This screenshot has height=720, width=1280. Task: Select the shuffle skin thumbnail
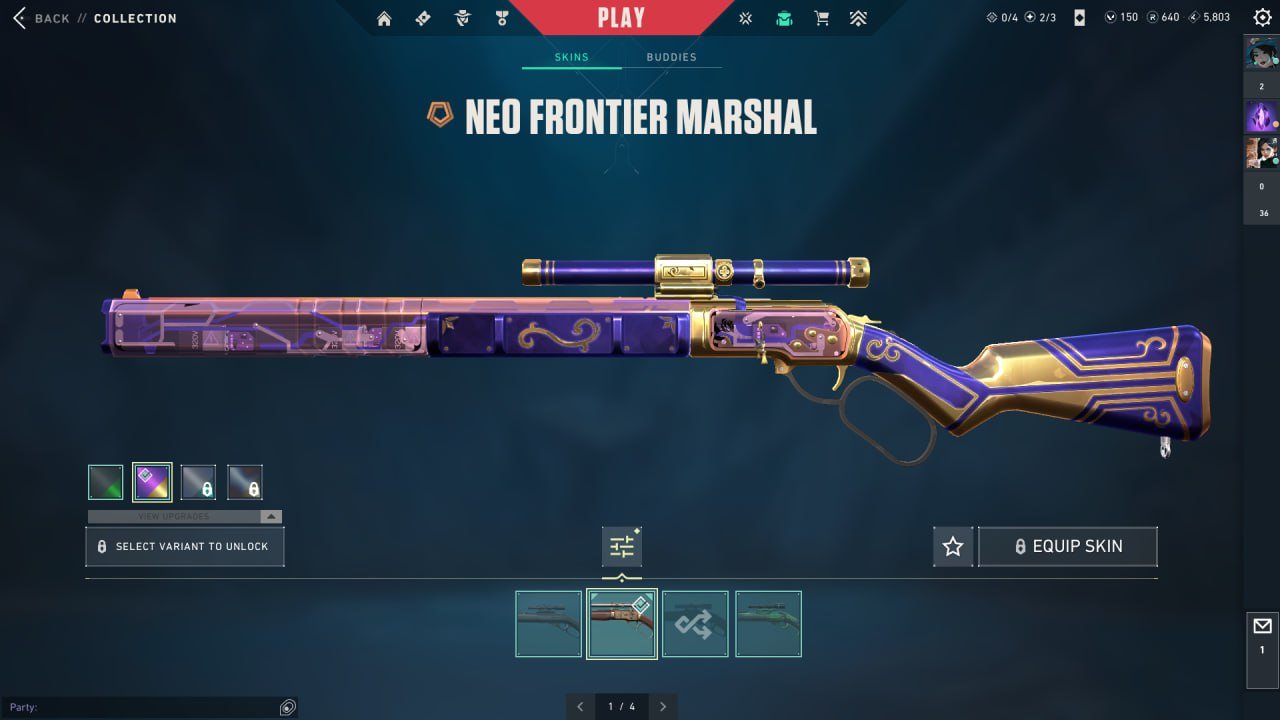click(x=695, y=623)
